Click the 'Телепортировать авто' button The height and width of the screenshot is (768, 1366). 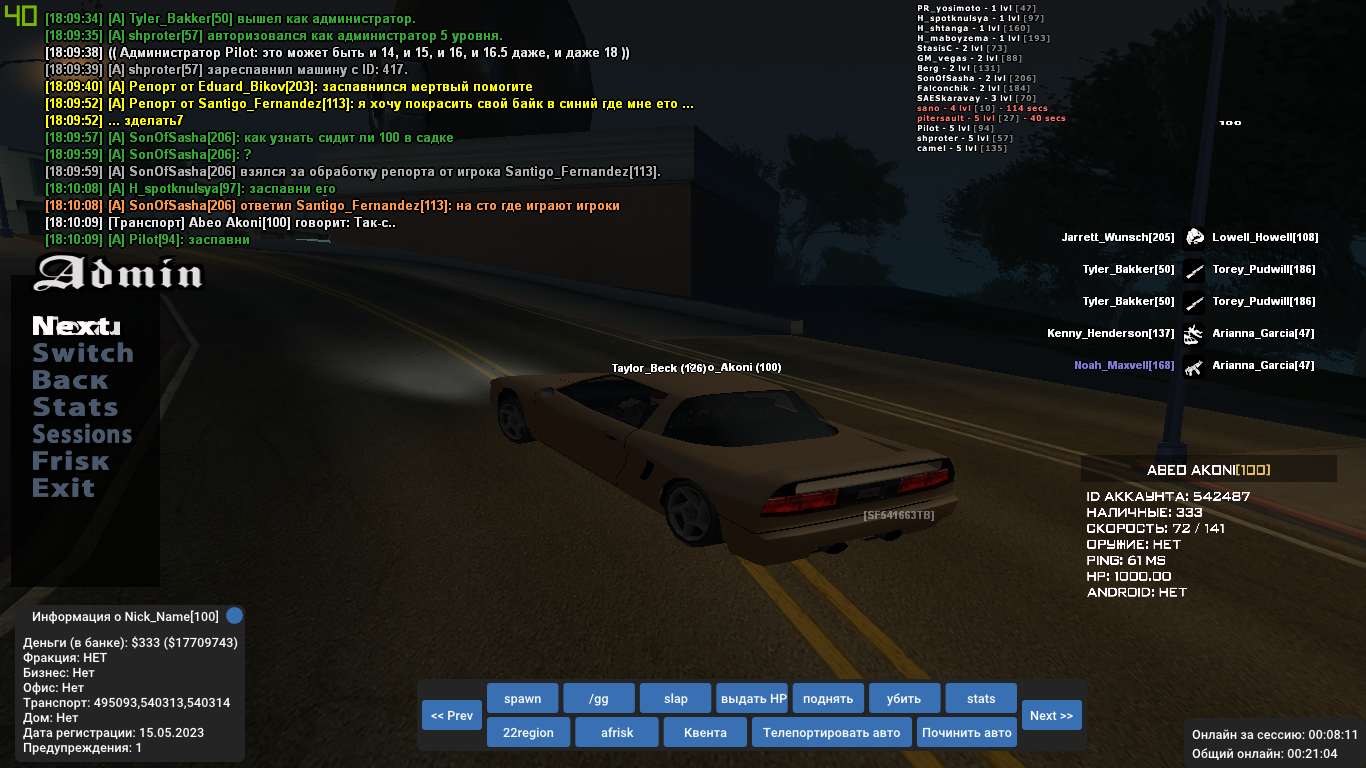[831, 732]
